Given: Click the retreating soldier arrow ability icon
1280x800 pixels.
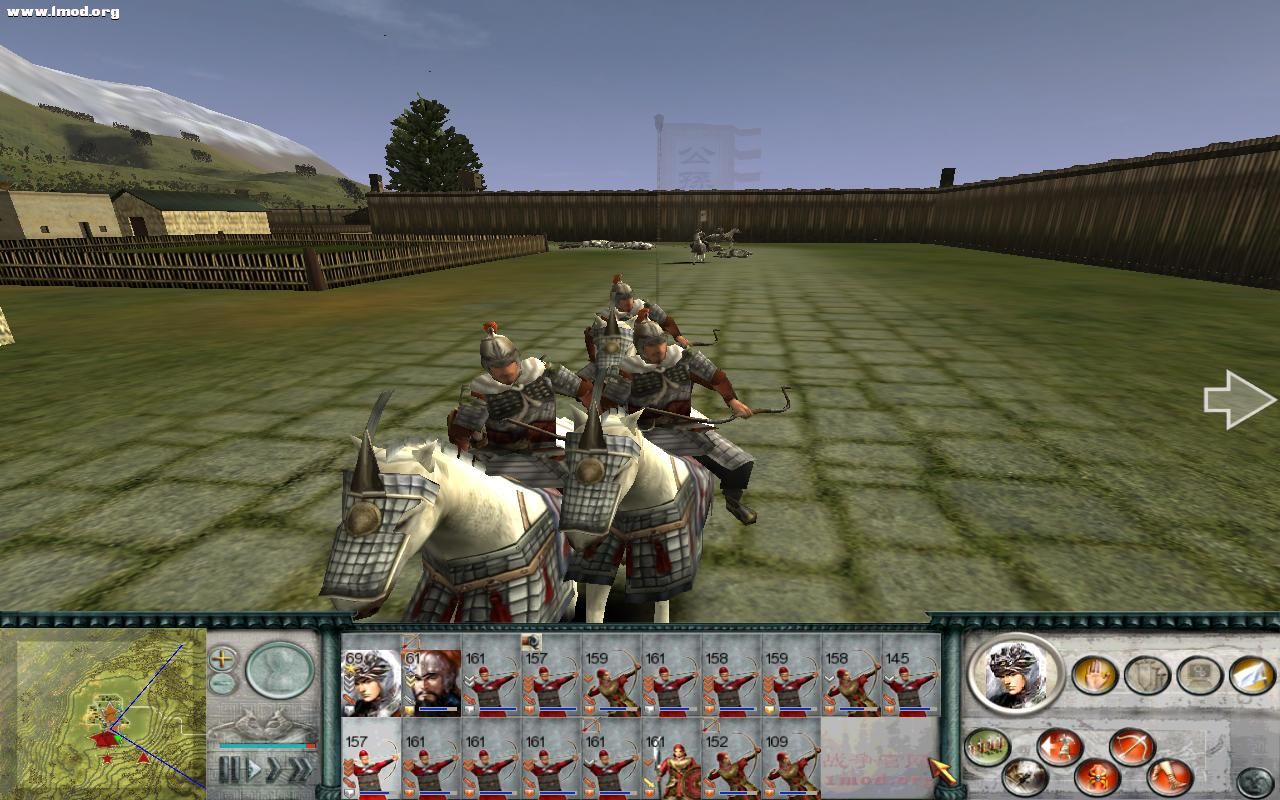Looking at the screenshot, I should [1059, 746].
